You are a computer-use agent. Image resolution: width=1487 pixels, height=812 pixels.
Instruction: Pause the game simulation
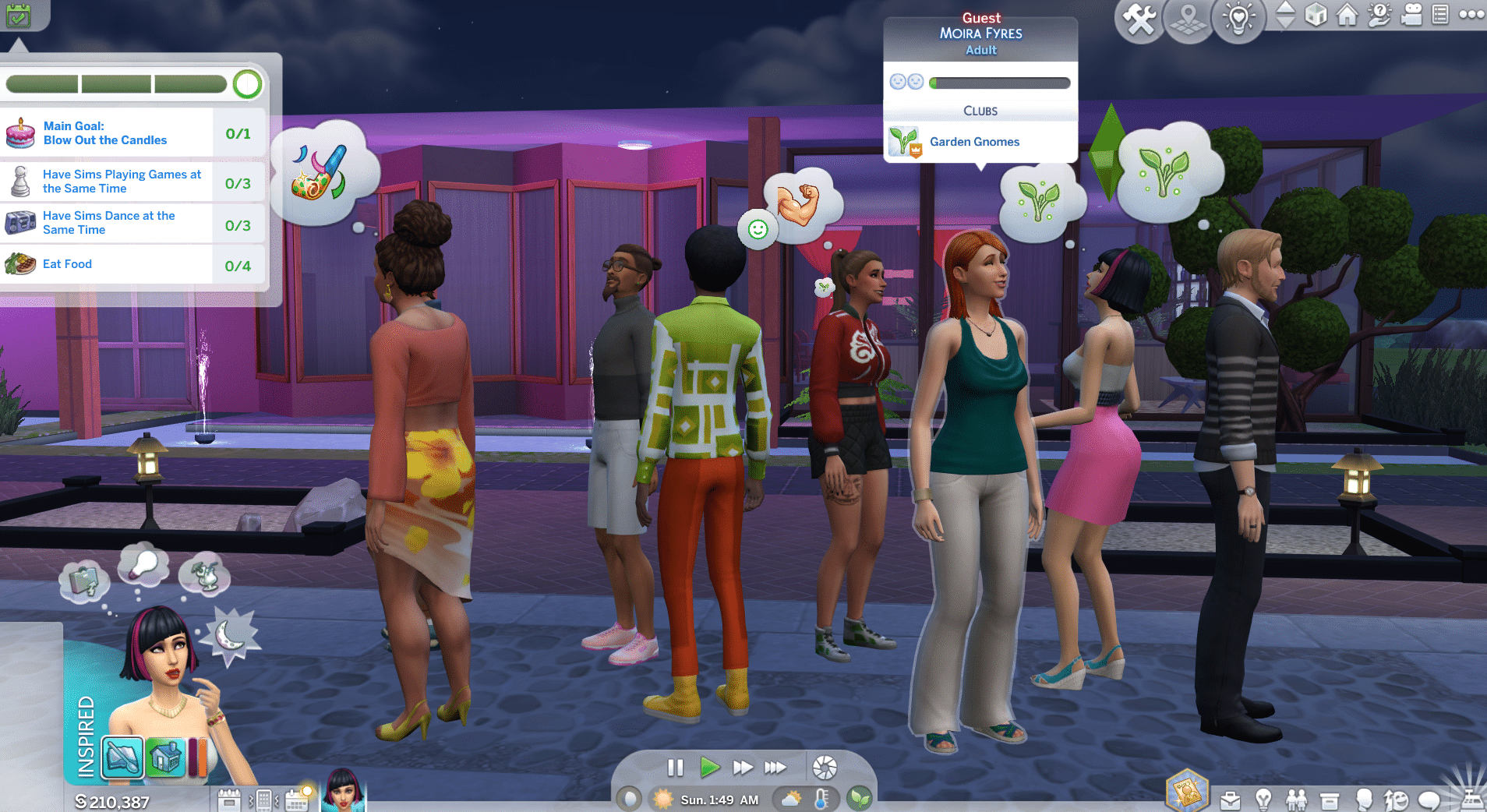click(675, 767)
